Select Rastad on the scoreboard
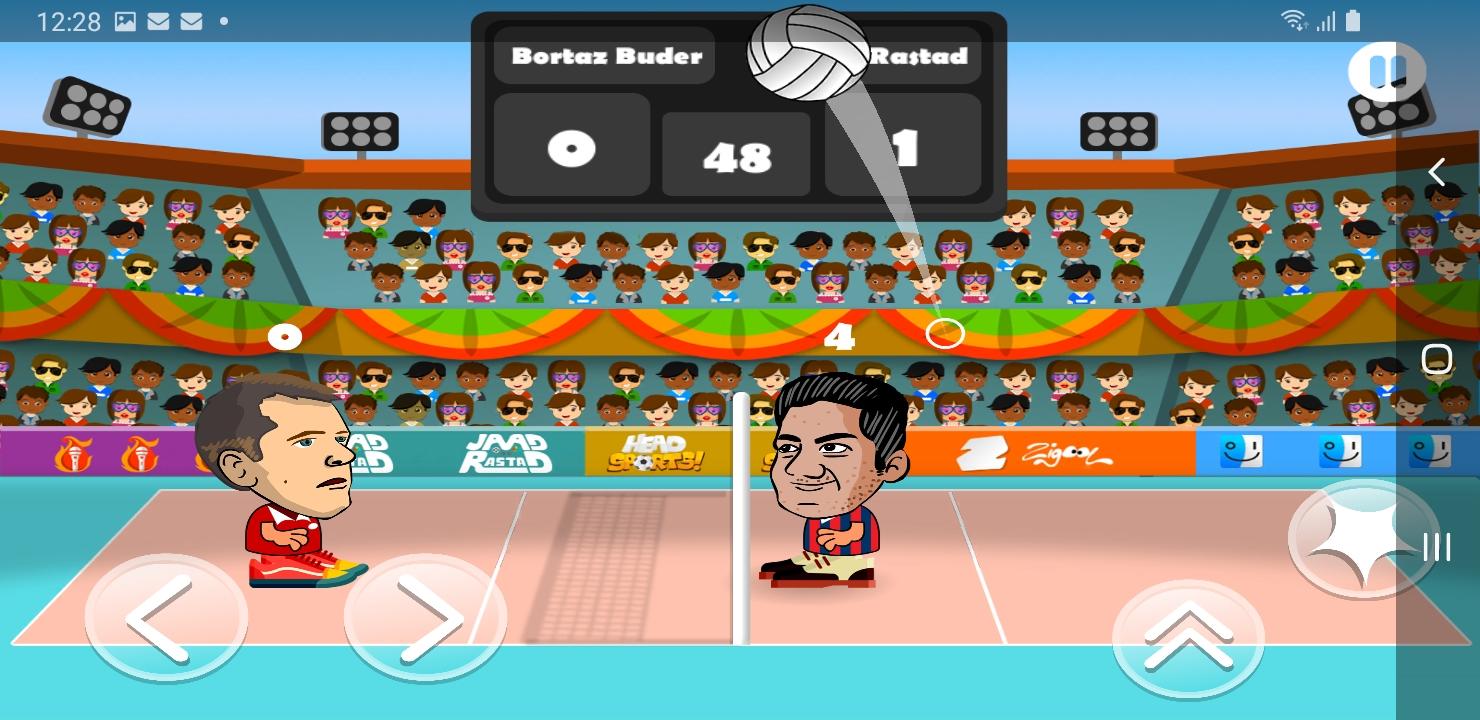This screenshot has height=720, width=1480. pyautogui.click(x=920, y=56)
